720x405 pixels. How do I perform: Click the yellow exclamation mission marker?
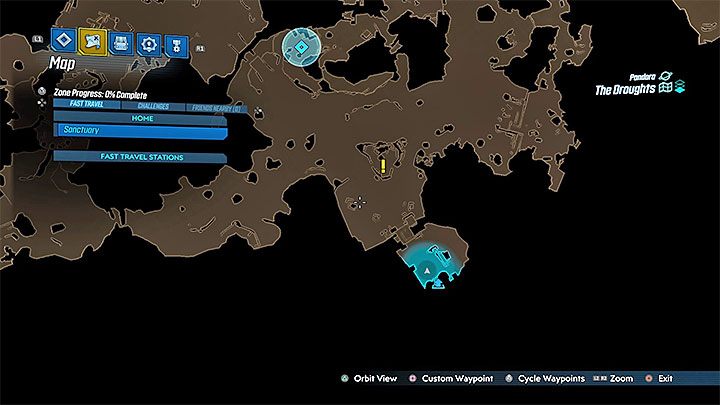pyautogui.click(x=383, y=166)
